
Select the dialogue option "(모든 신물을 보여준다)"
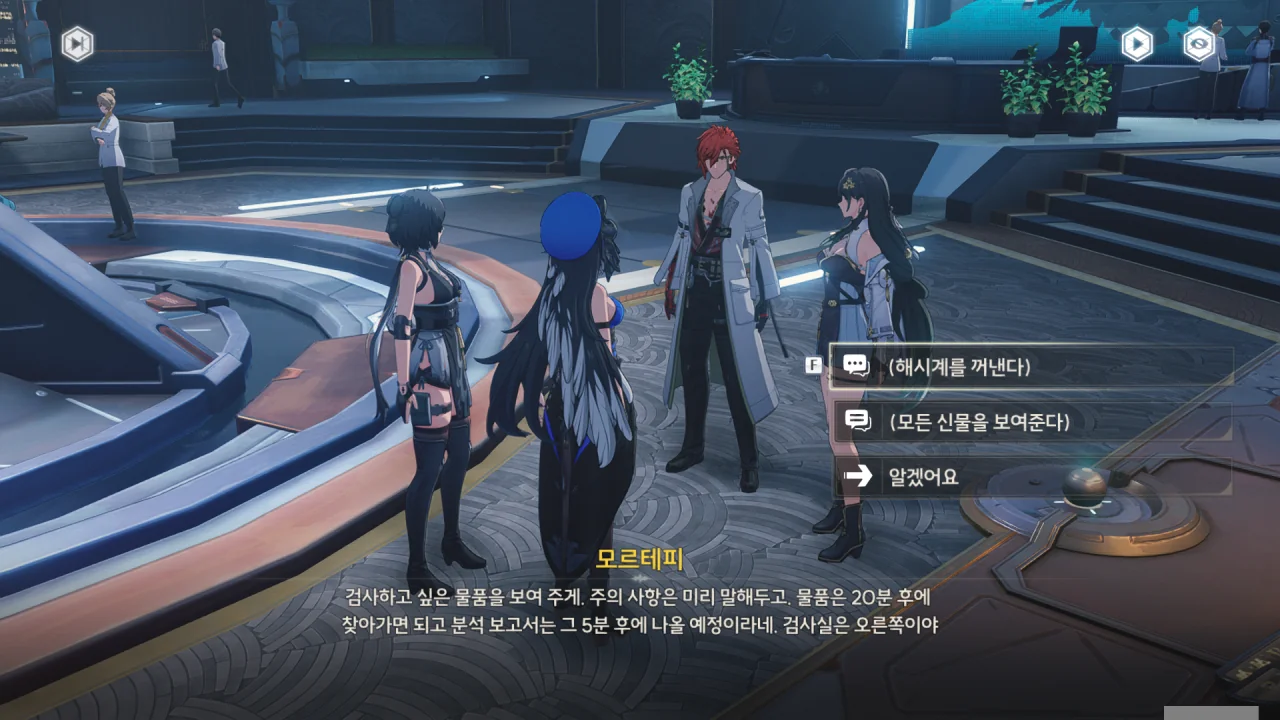click(x=1030, y=422)
